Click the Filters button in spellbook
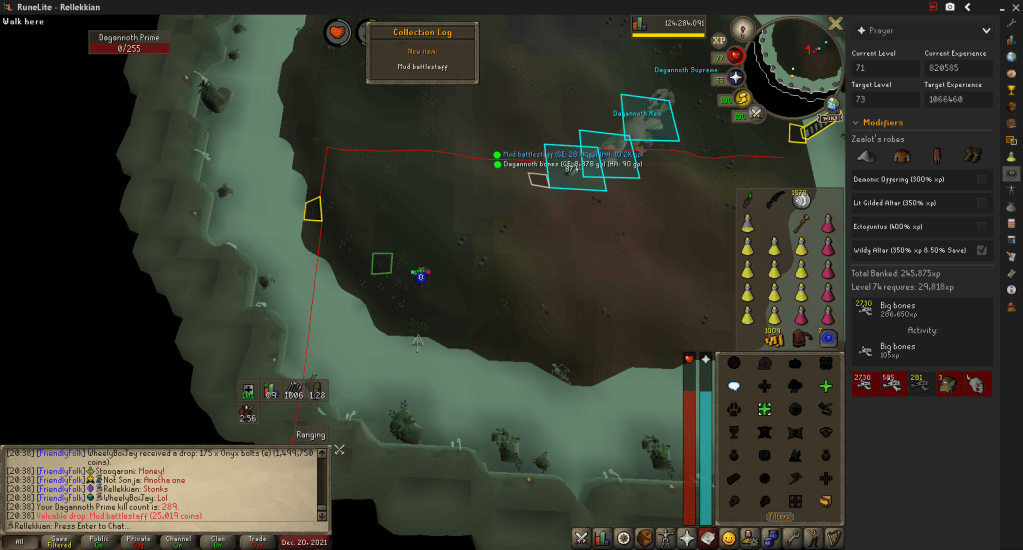1023x550 pixels. (x=779, y=517)
